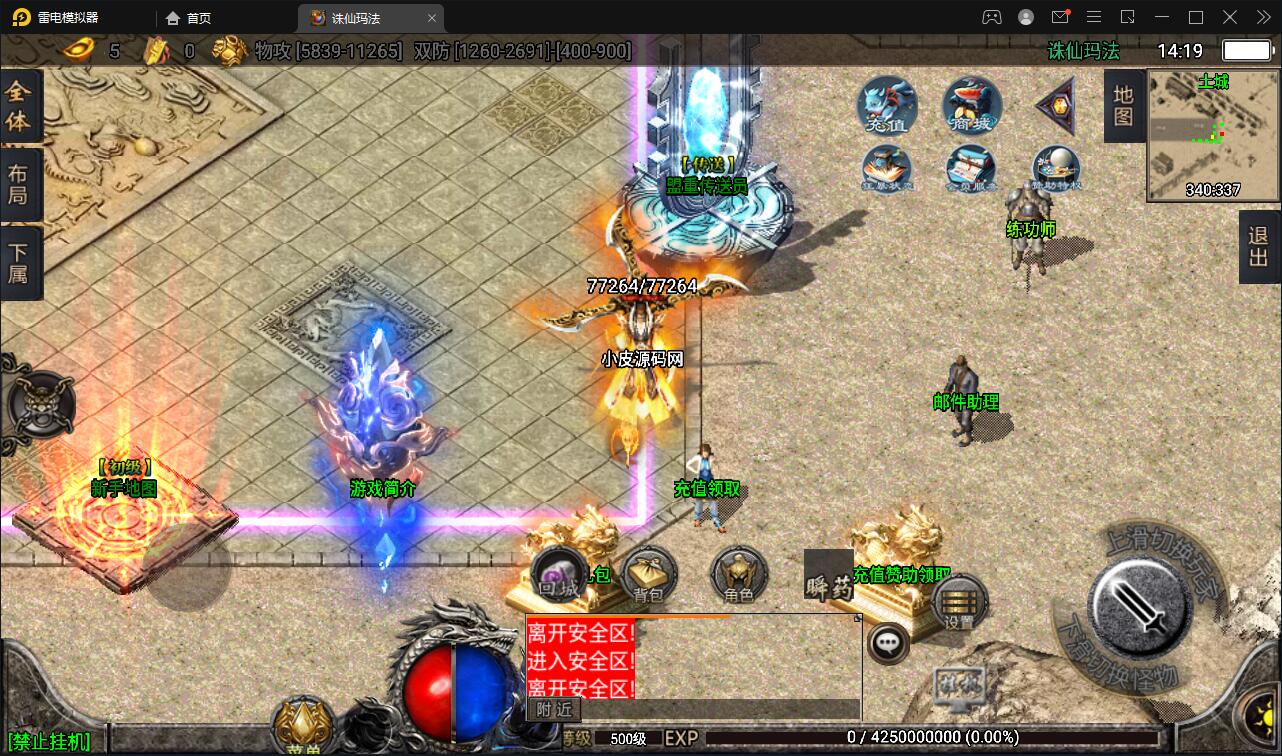
Task: Open the 角色 character sheet
Action: coord(739,577)
